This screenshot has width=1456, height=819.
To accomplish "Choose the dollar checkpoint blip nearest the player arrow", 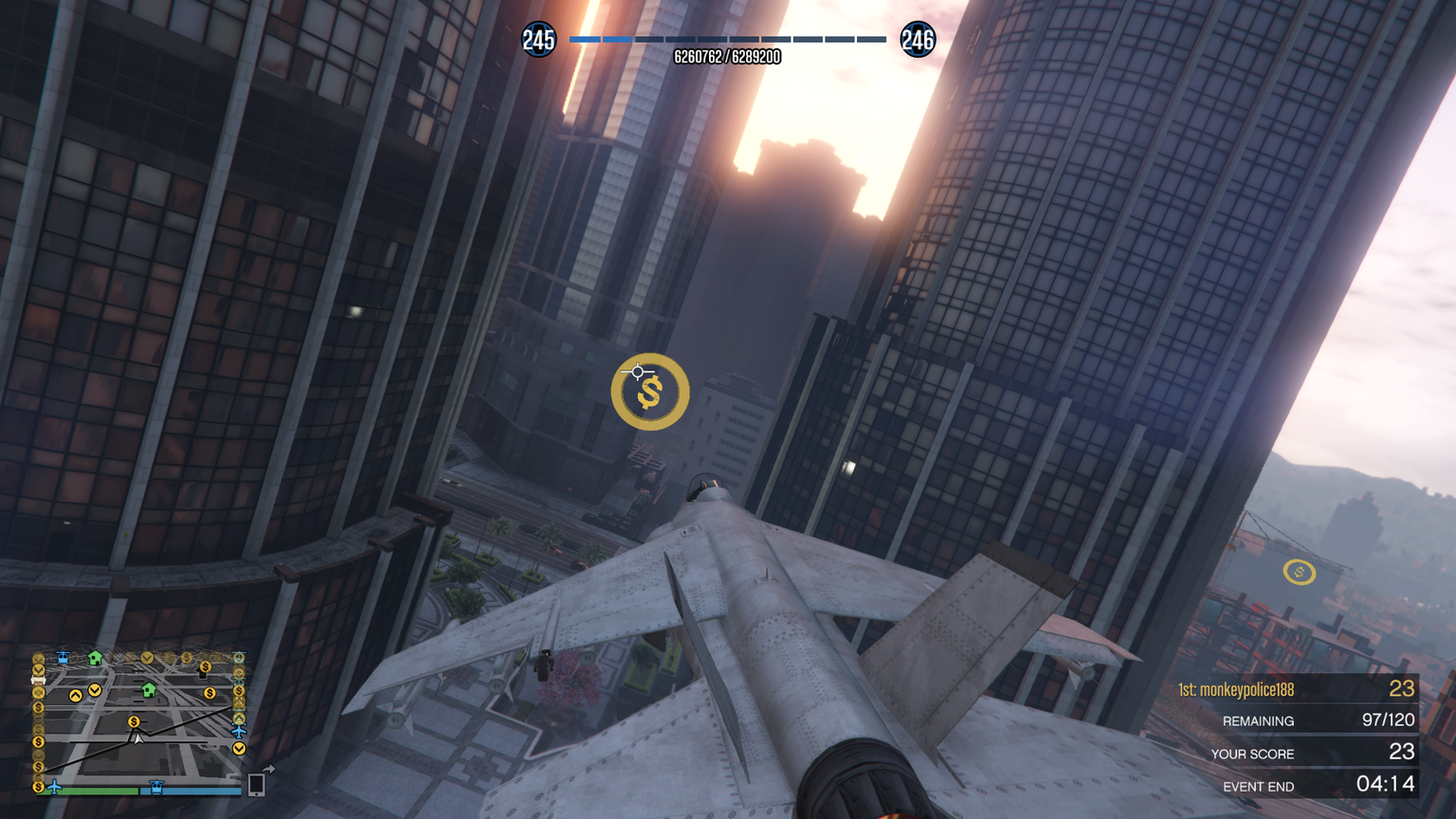I will (134, 722).
